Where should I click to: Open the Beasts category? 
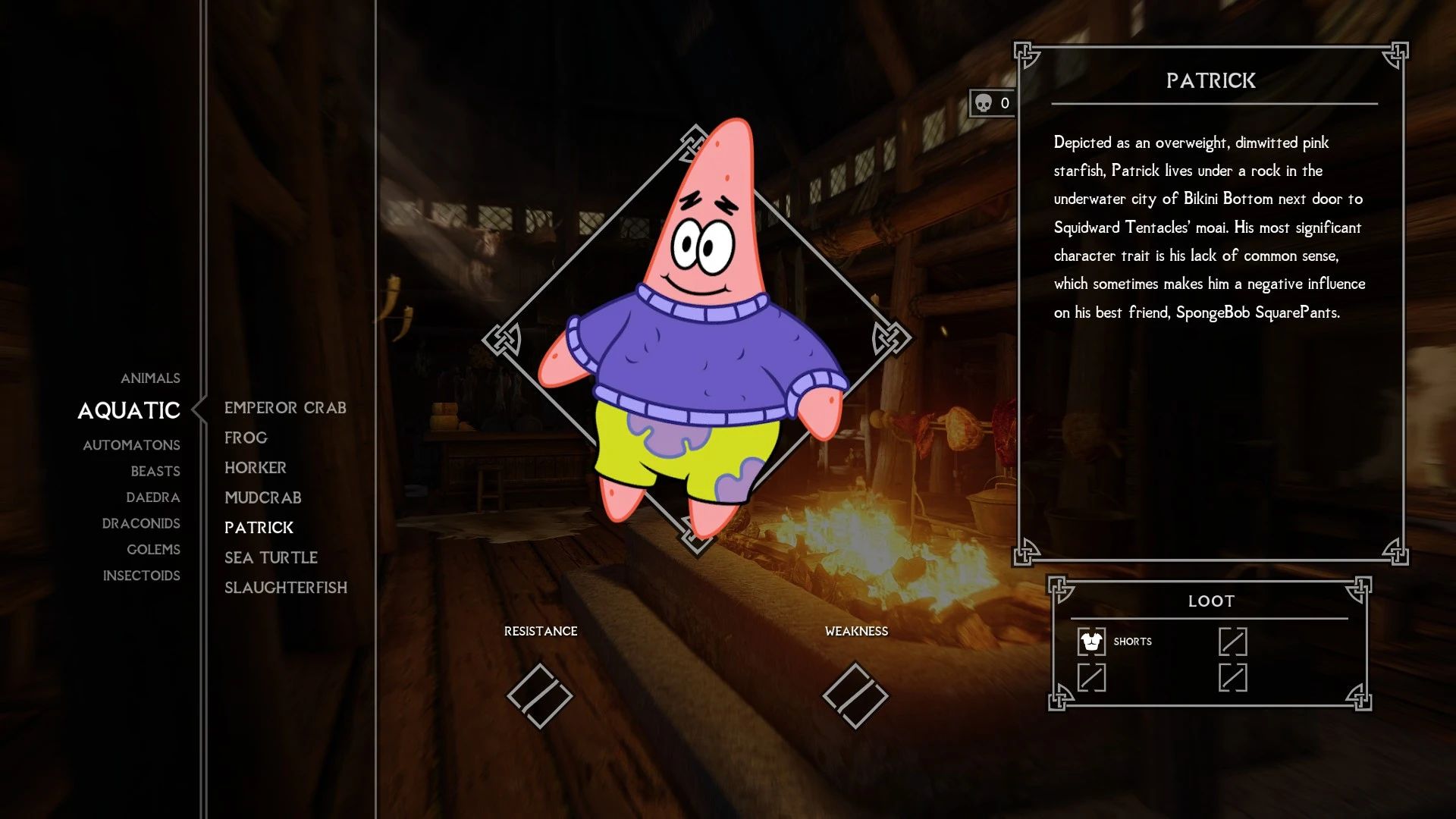(x=155, y=471)
